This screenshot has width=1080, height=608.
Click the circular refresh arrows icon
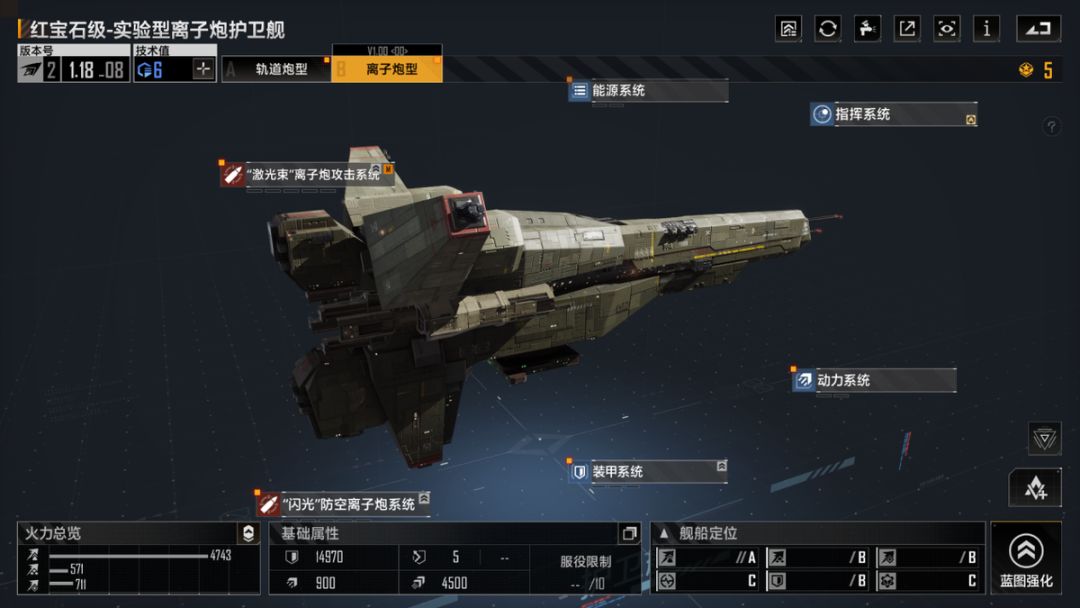(828, 29)
